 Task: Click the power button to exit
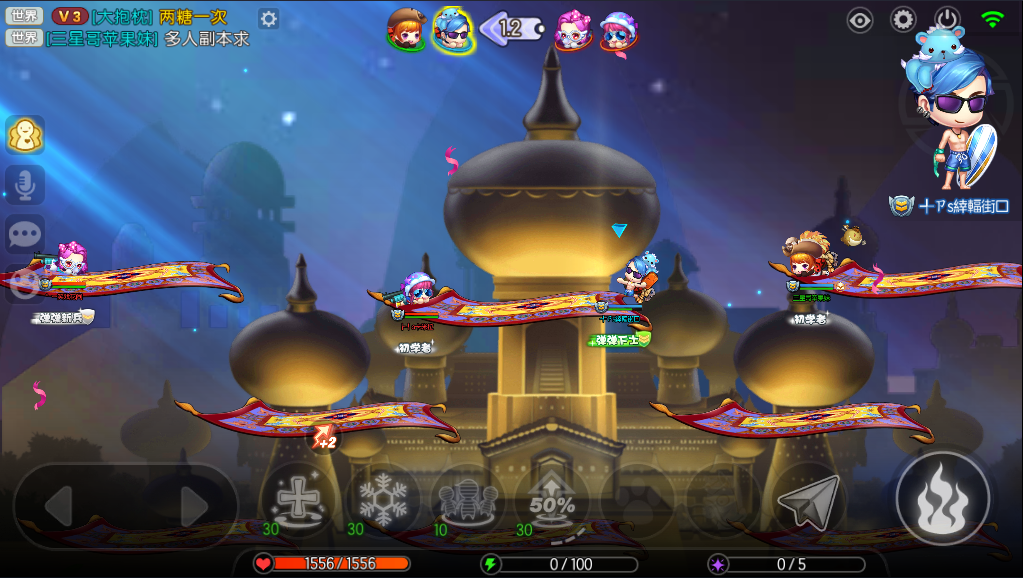(x=947, y=19)
